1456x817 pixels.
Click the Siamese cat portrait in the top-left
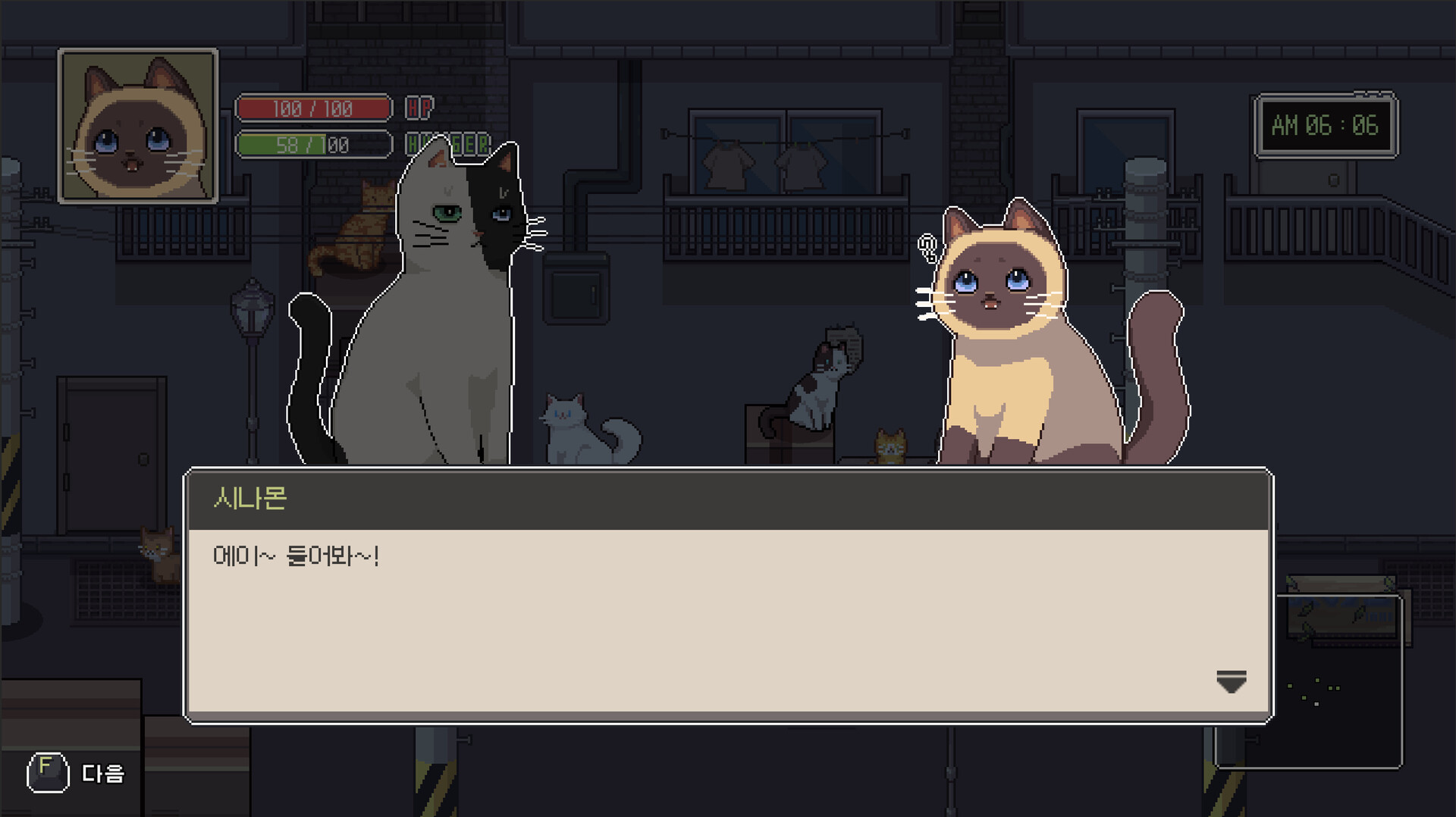pyautogui.click(x=139, y=125)
